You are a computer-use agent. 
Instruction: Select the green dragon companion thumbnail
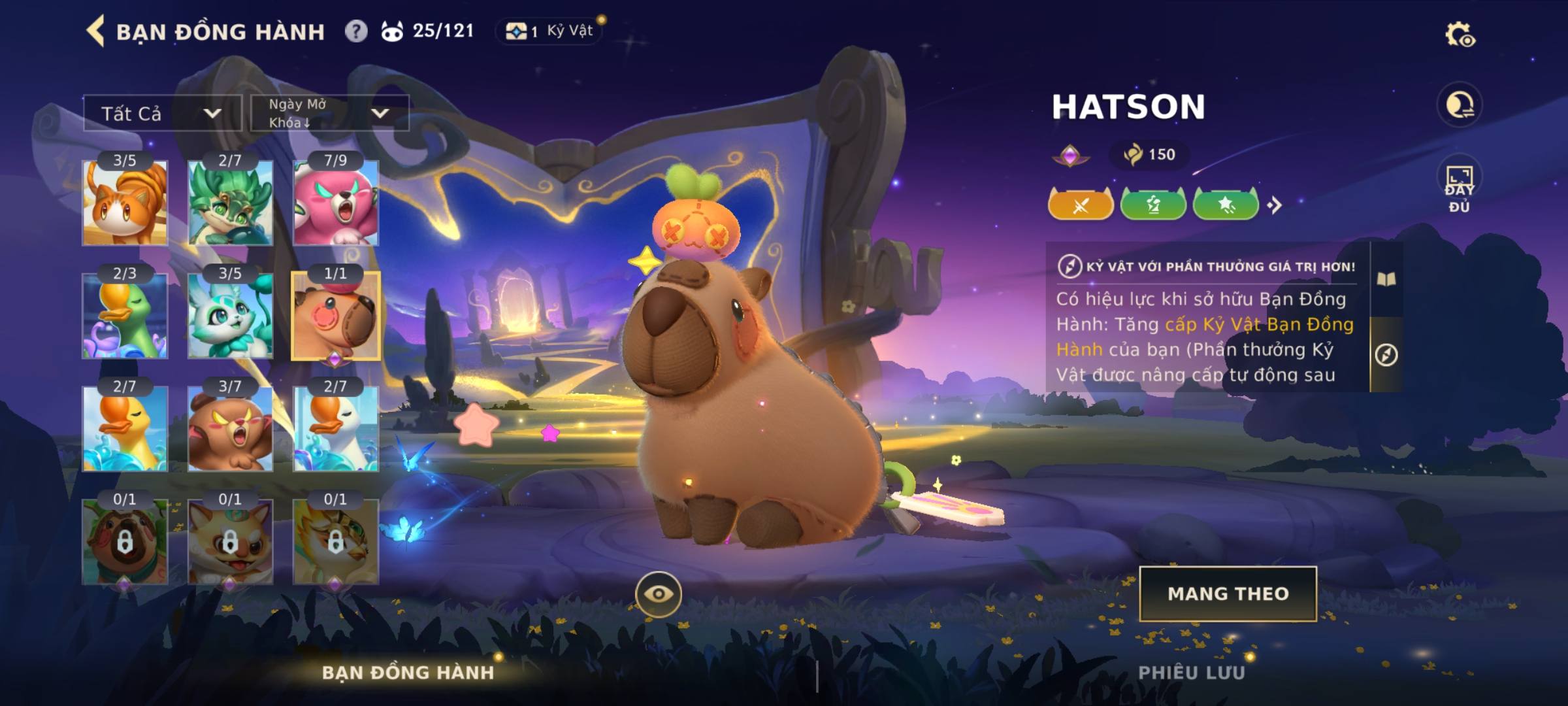click(x=230, y=203)
